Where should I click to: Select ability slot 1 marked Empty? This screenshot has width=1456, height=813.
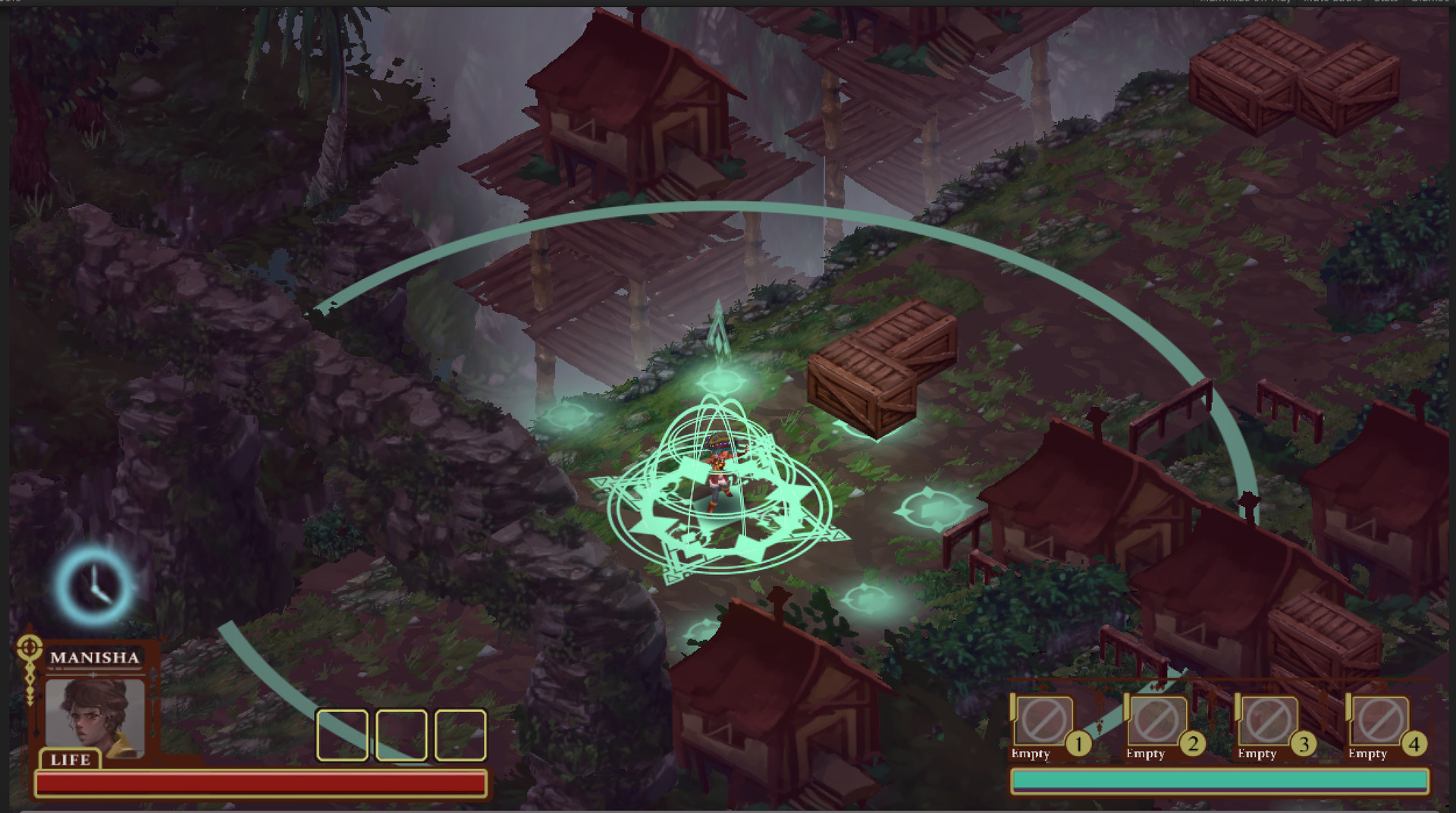pos(1044,720)
